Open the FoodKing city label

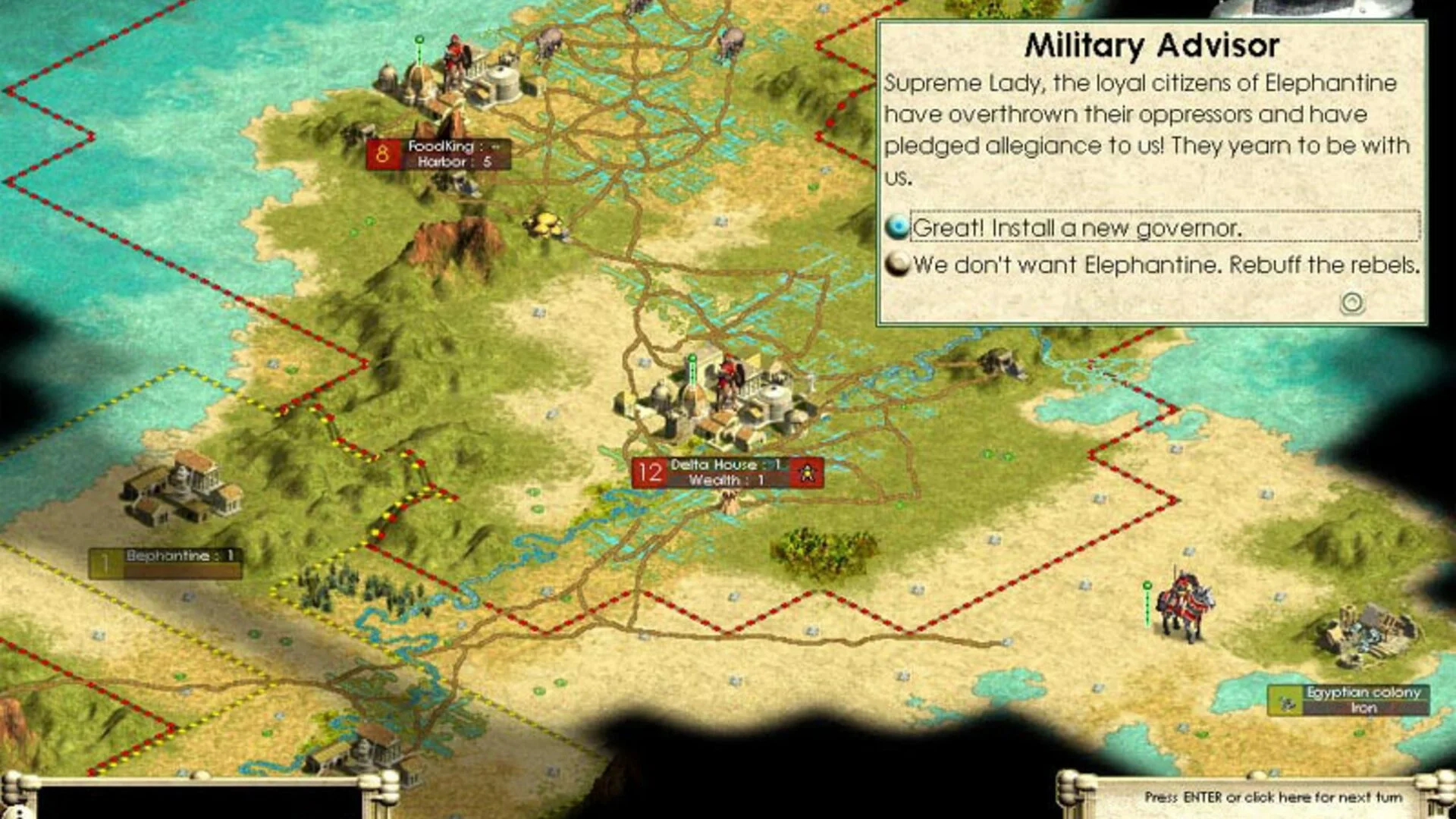(x=438, y=154)
